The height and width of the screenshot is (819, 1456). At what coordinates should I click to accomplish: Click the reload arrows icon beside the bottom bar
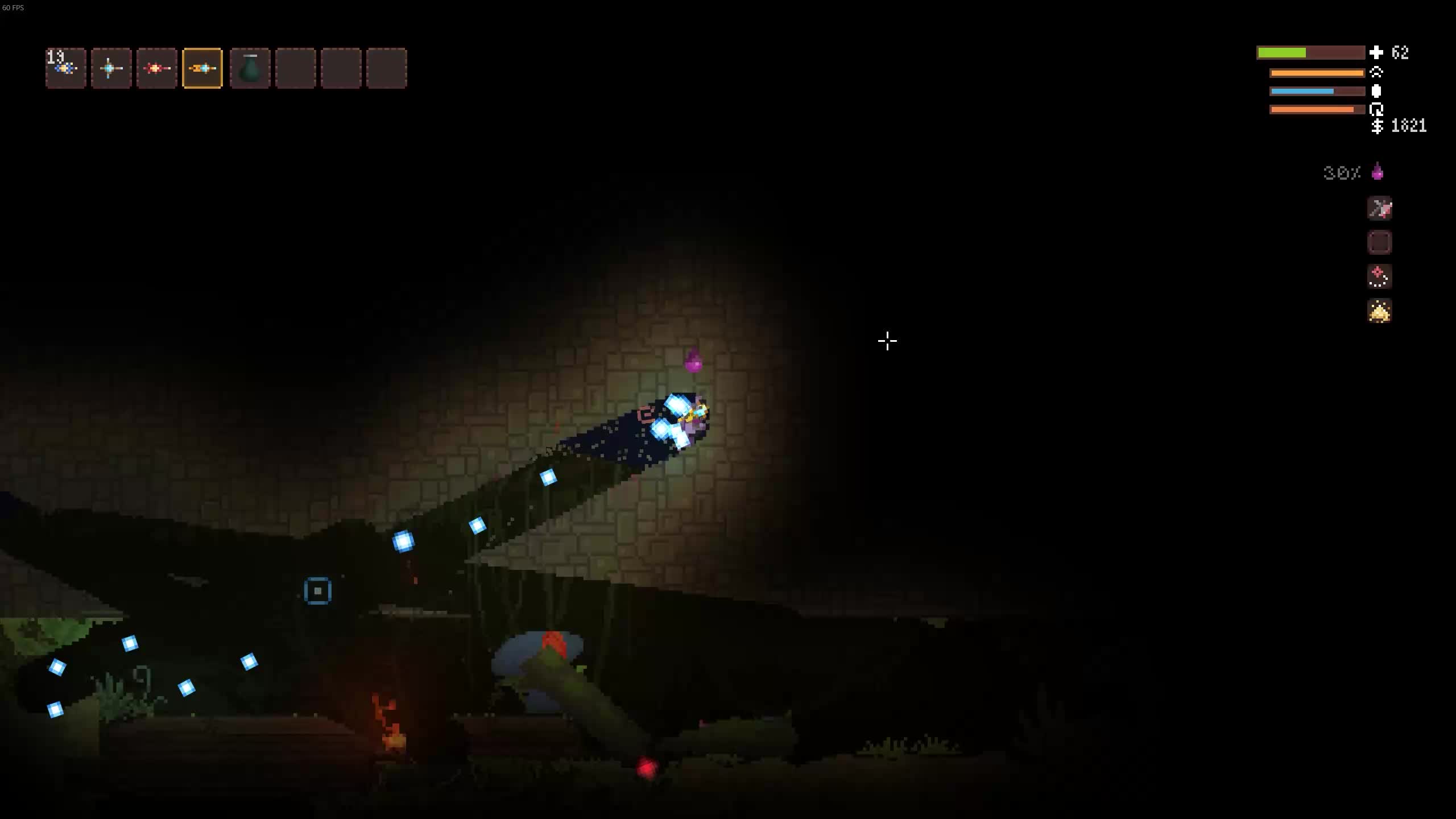[1377, 109]
